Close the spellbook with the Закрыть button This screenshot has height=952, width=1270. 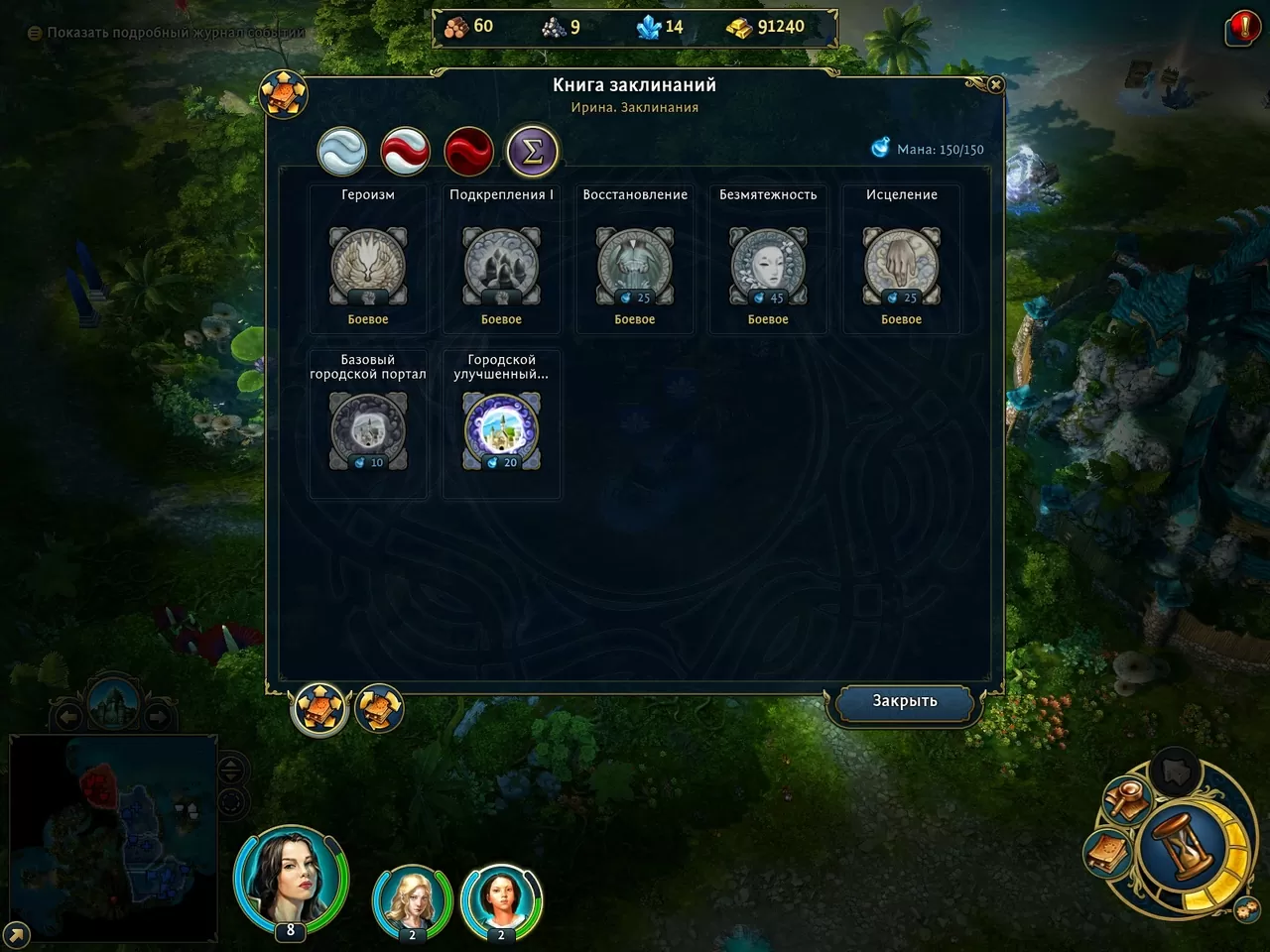coord(904,701)
